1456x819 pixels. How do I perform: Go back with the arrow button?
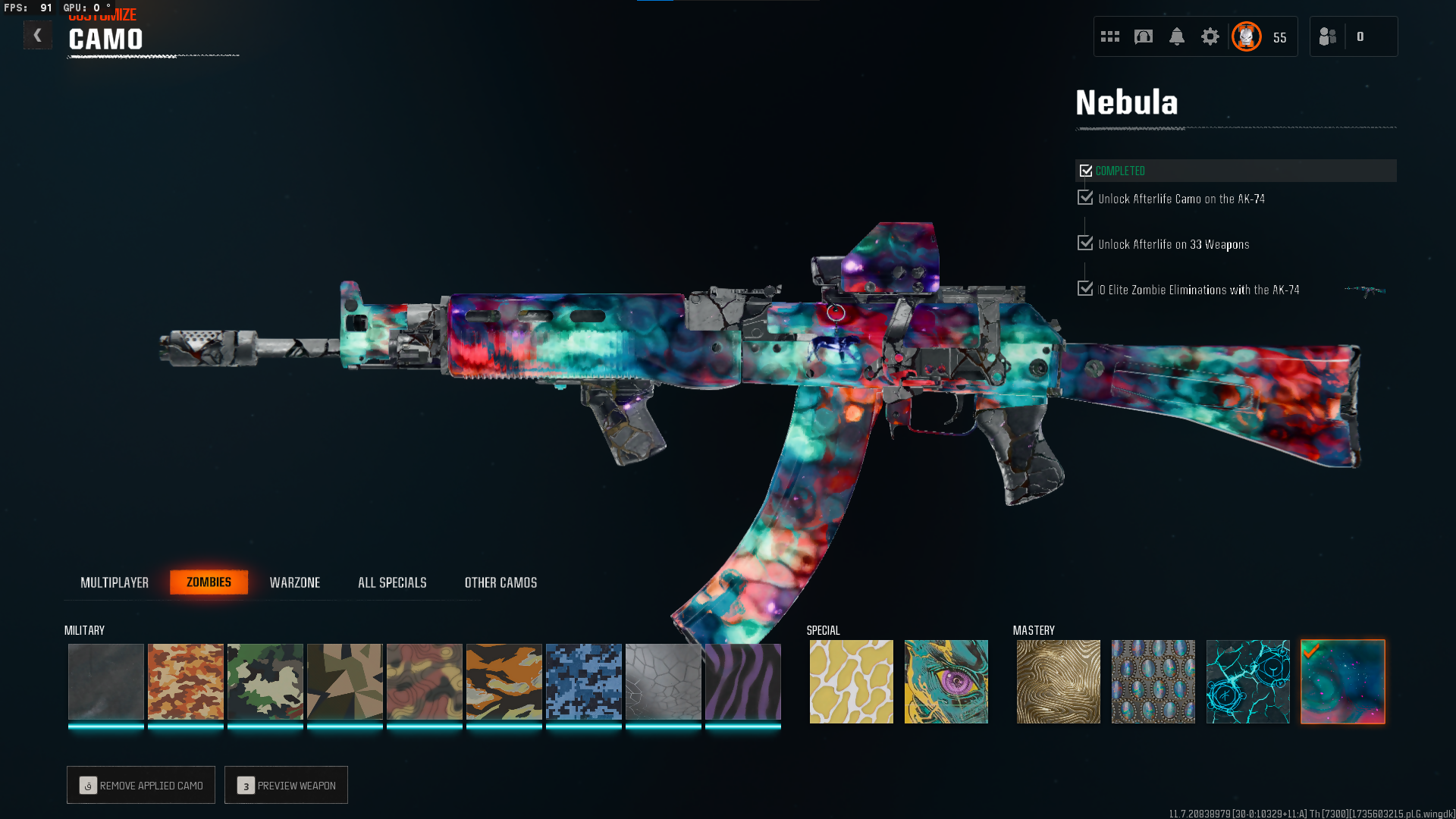coord(37,36)
